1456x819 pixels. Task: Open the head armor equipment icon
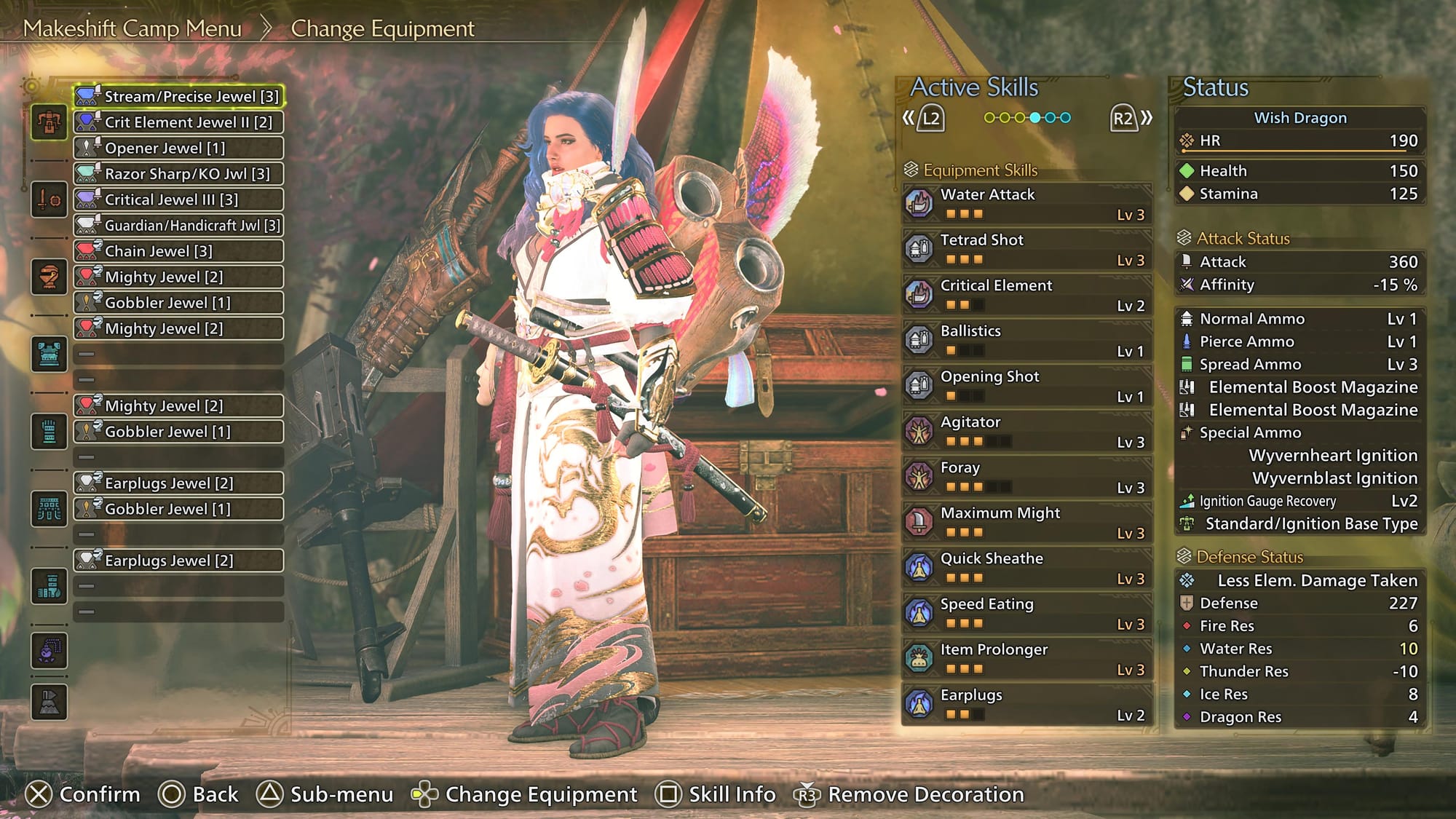[49, 277]
